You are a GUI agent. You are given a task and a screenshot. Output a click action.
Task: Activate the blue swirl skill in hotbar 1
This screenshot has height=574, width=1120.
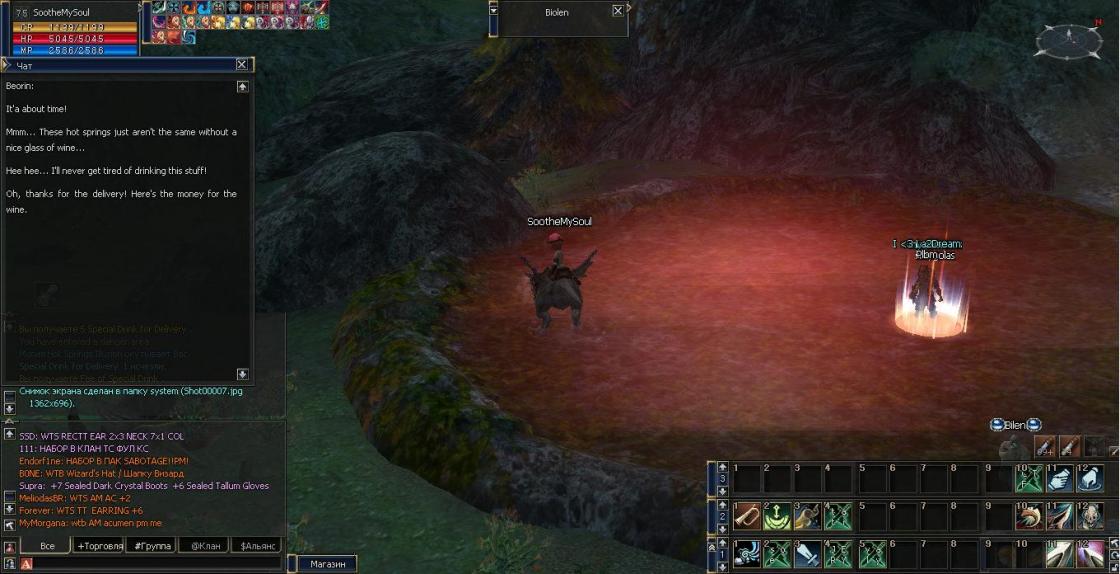(746, 553)
